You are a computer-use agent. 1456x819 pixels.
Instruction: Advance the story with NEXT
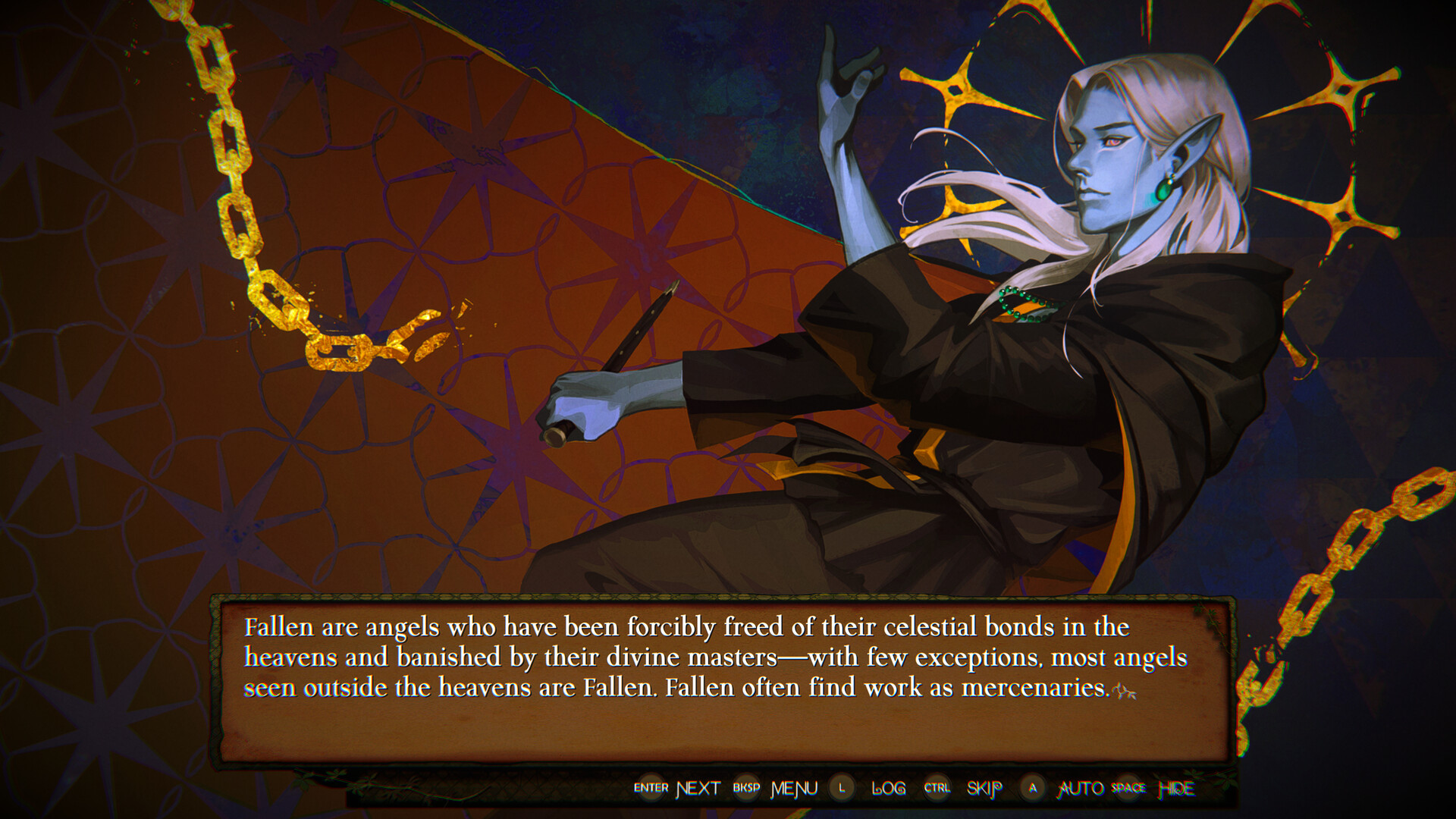(698, 788)
